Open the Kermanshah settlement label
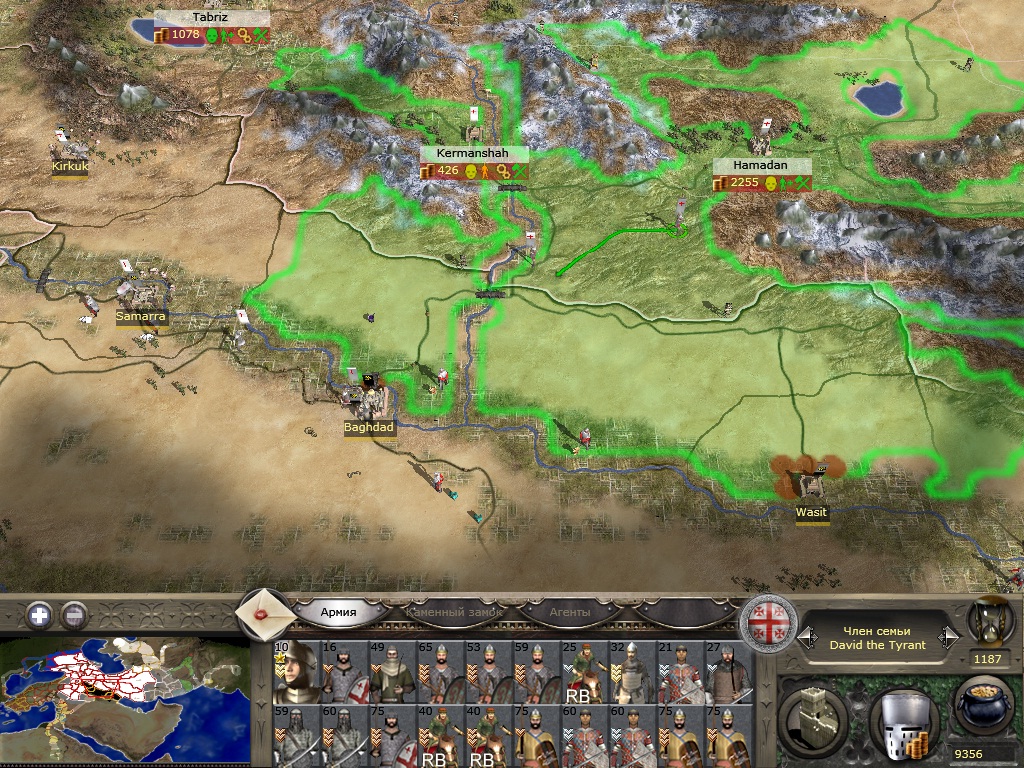This screenshot has height=768, width=1024. click(x=473, y=154)
